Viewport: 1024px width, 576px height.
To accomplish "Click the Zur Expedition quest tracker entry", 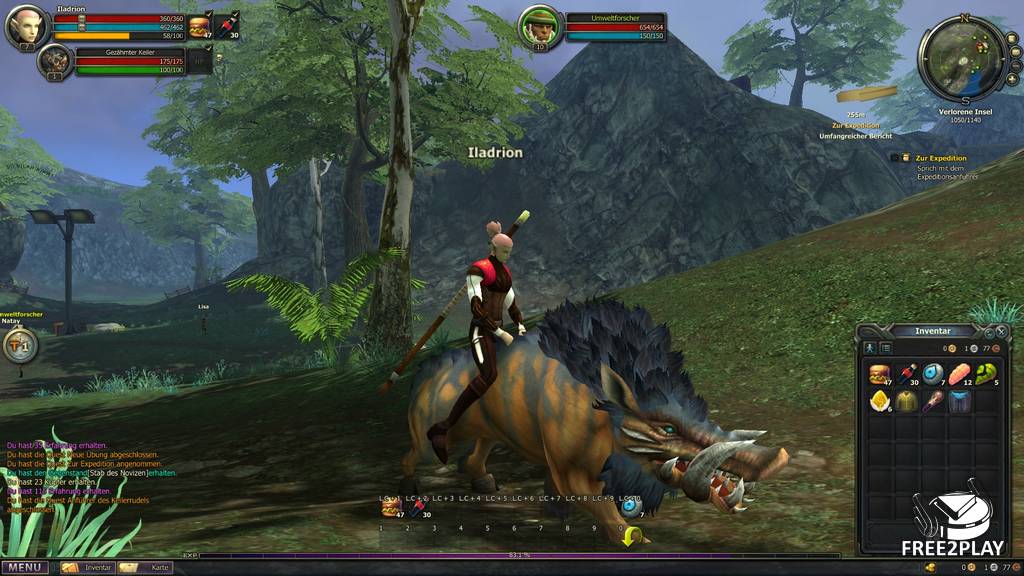I will coord(941,158).
